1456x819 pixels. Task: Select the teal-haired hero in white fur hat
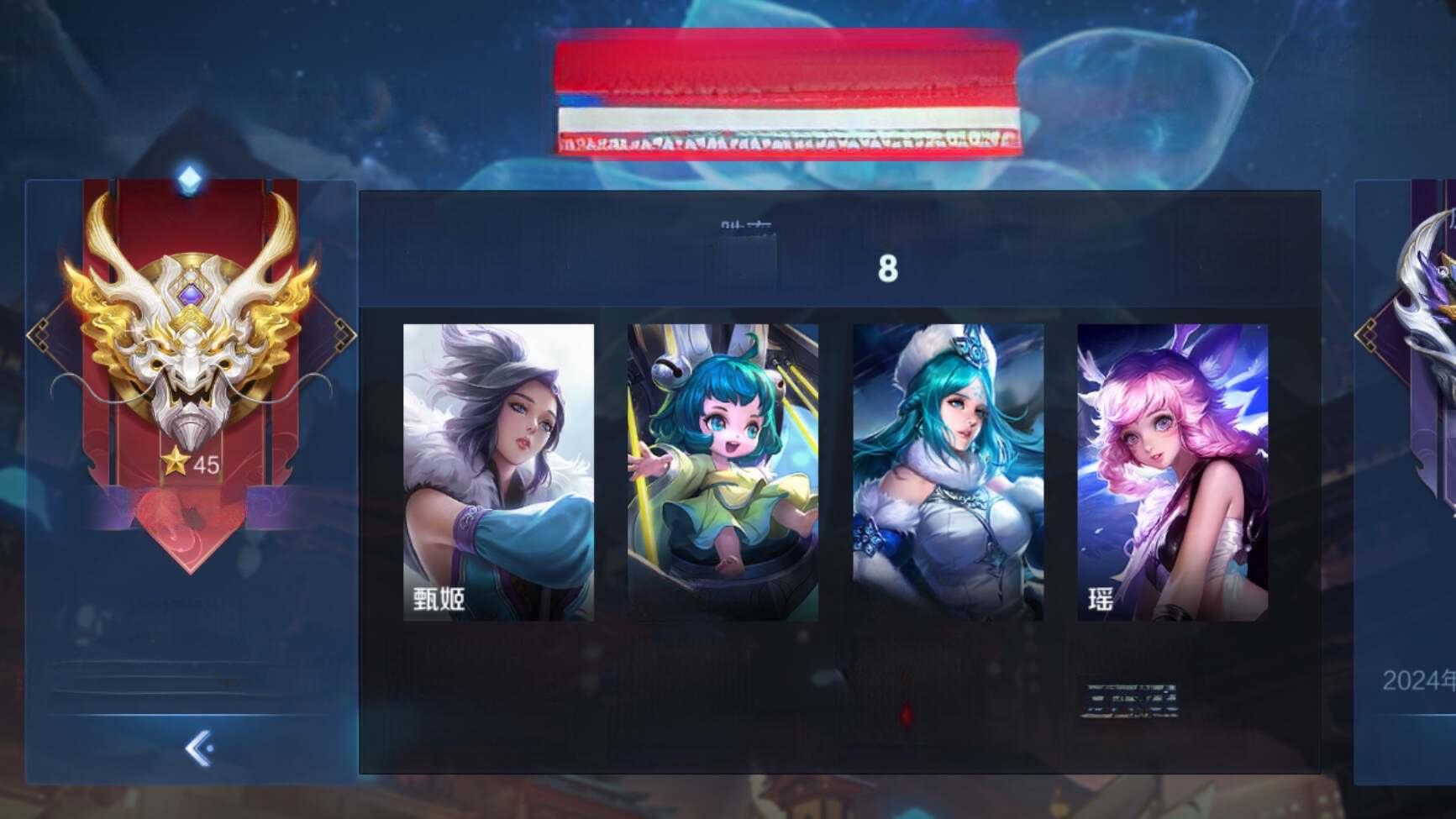click(x=948, y=472)
